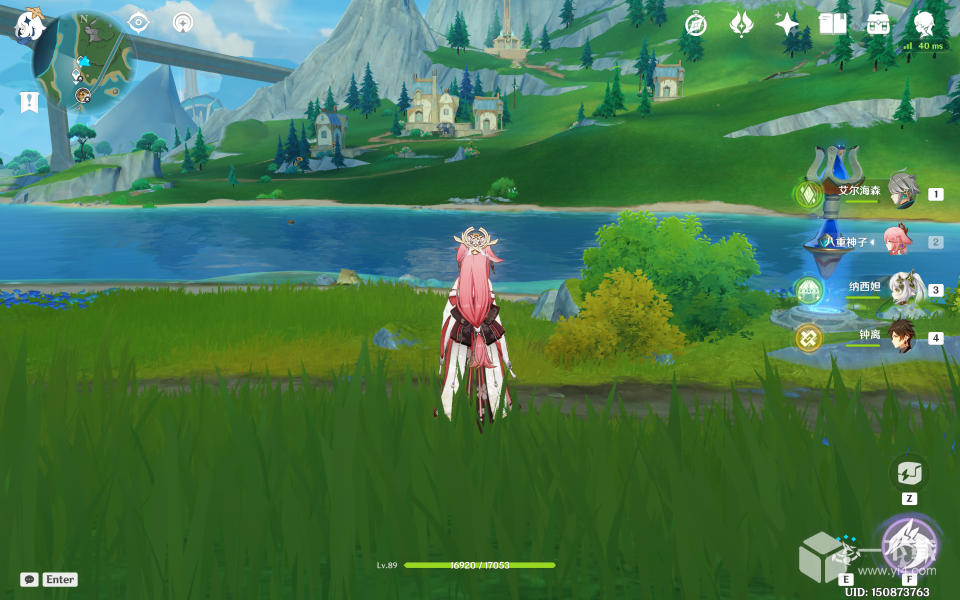Use the gadget button above the Z key
The image size is (960, 600).
pos(909,473)
